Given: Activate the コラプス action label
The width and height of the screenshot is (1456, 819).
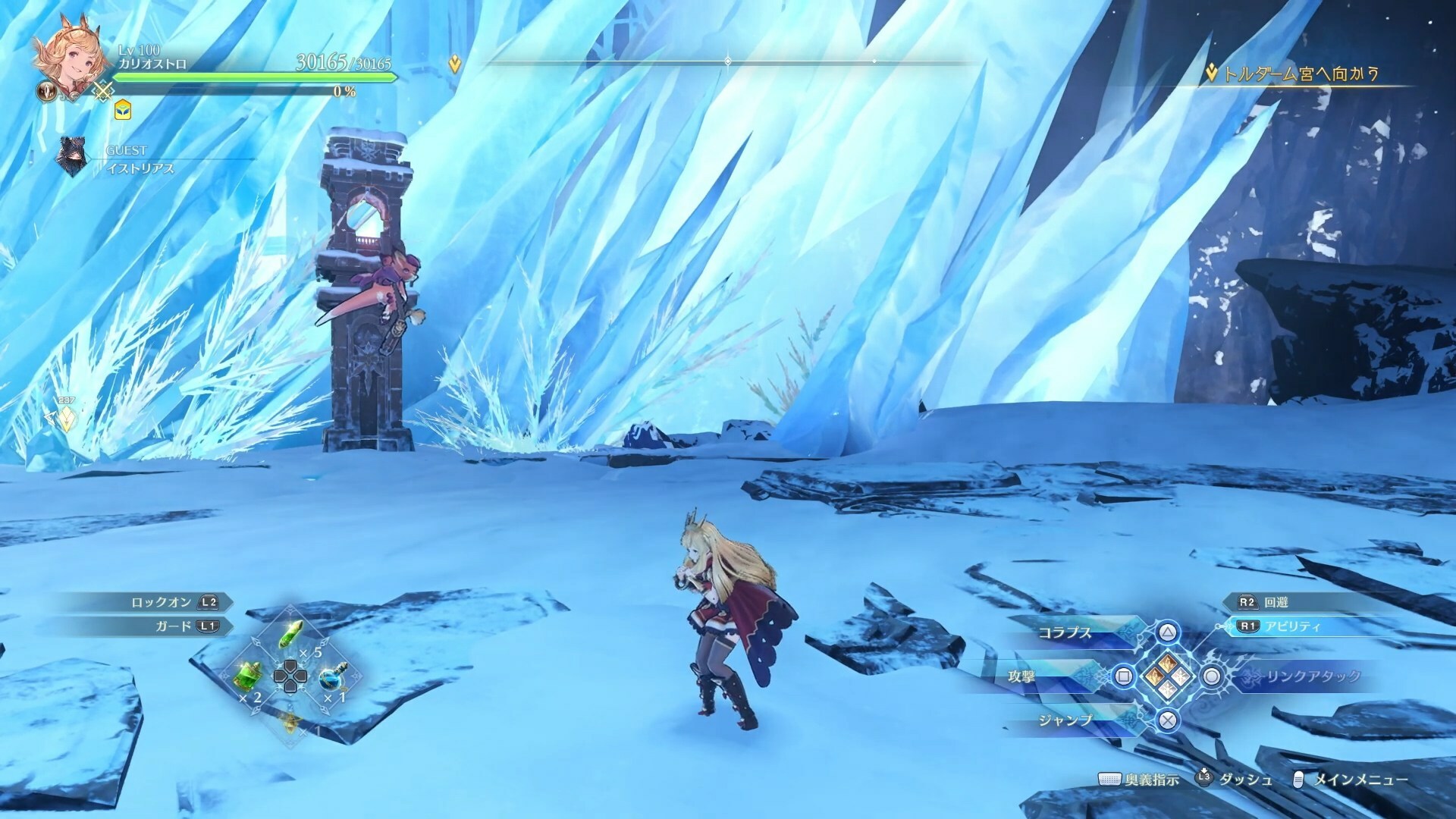Looking at the screenshot, I should [1065, 632].
